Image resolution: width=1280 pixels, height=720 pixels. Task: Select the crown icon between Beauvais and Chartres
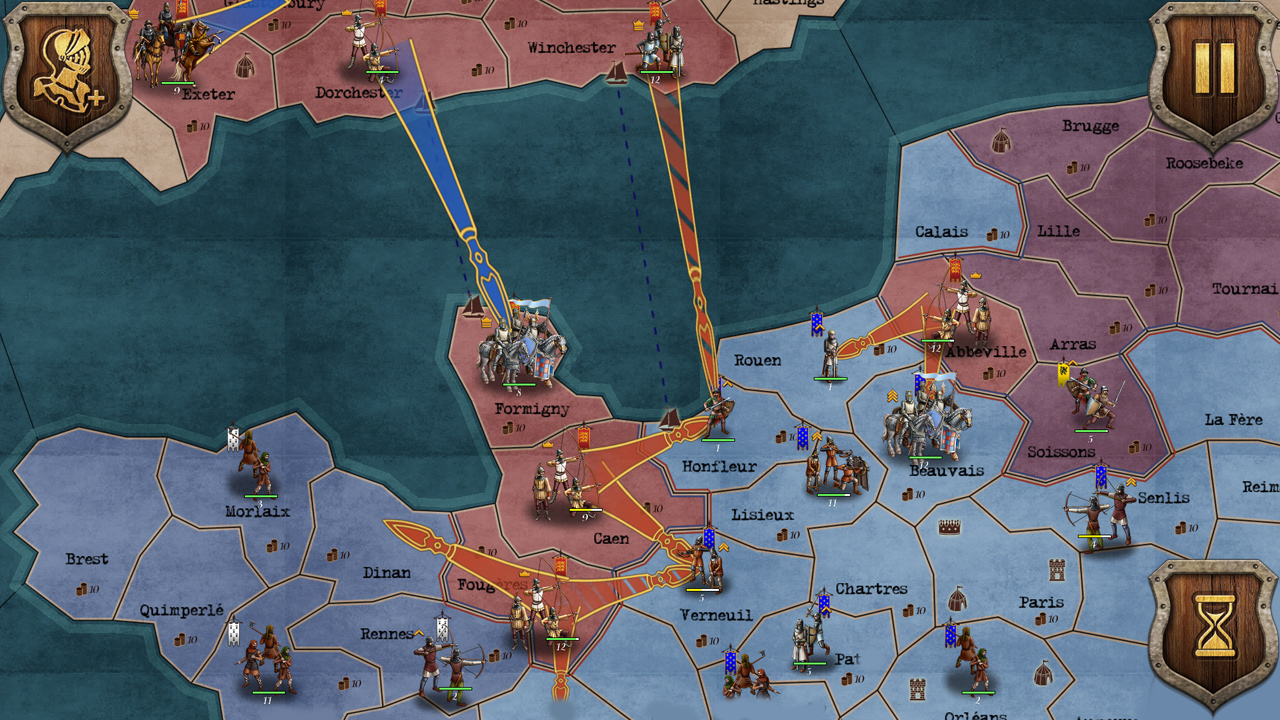[x=949, y=526]
